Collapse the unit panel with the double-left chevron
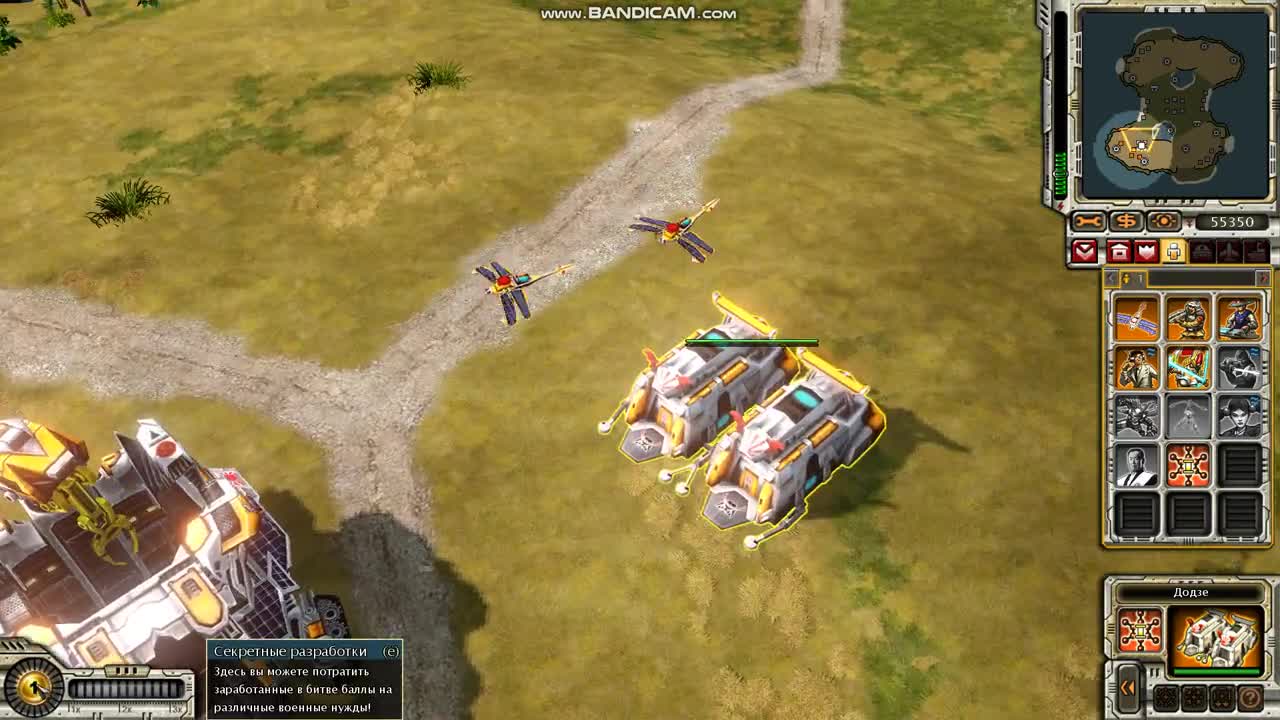 tap(1127, 688)
